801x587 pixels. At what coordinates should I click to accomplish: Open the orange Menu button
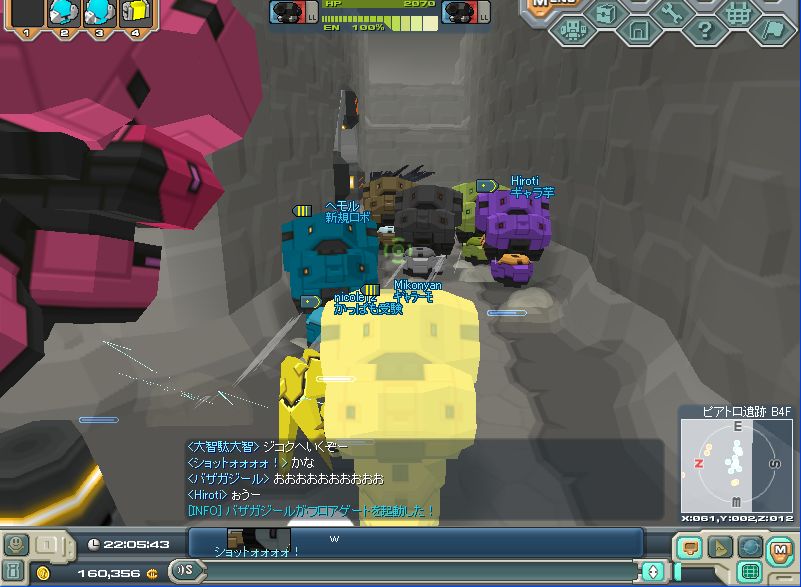[546, 5]
